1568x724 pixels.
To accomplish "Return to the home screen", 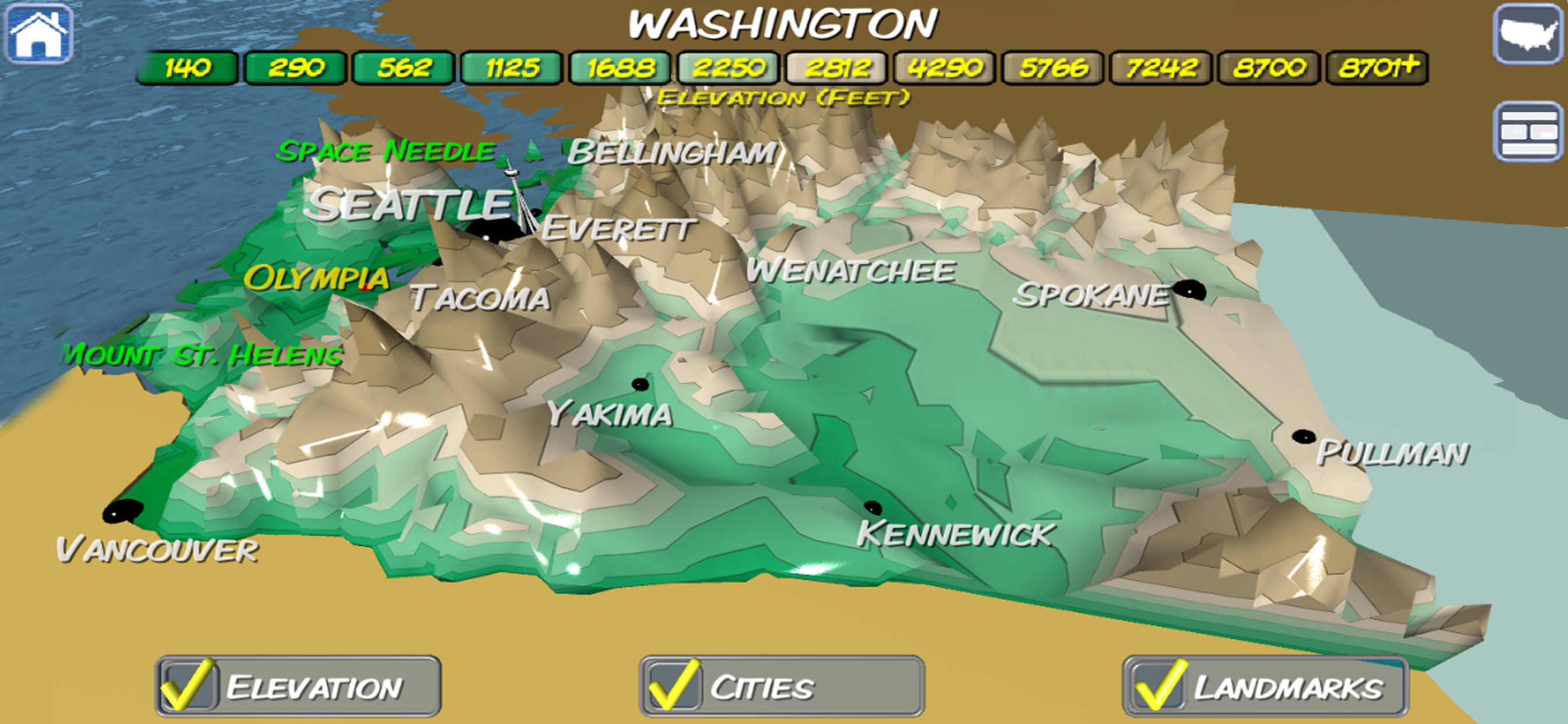I will [x=39, y=34].
